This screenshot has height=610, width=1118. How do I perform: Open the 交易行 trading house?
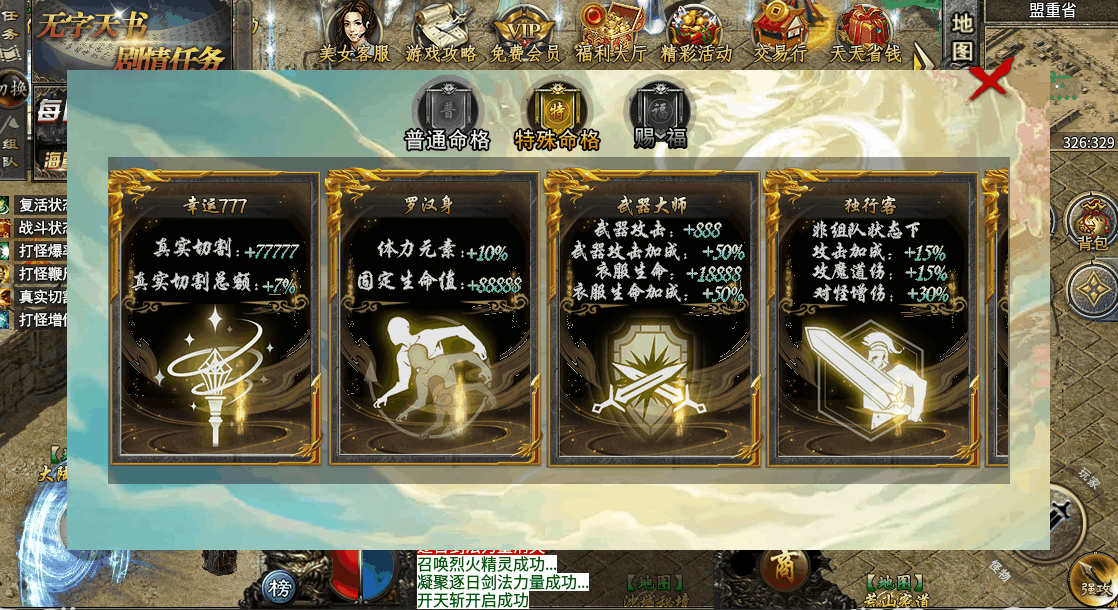click(x=780, y=32)
